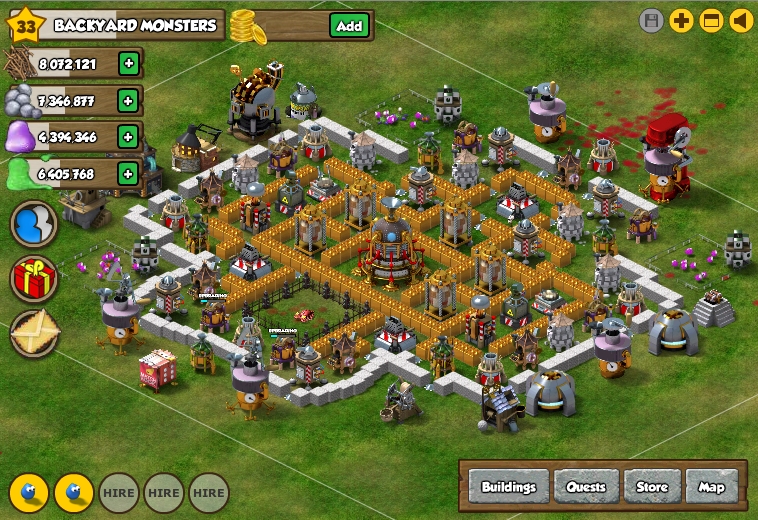The image size is (758, 520).
Task: Zoom in with the yellow plus icon
Action: (682, 21)
